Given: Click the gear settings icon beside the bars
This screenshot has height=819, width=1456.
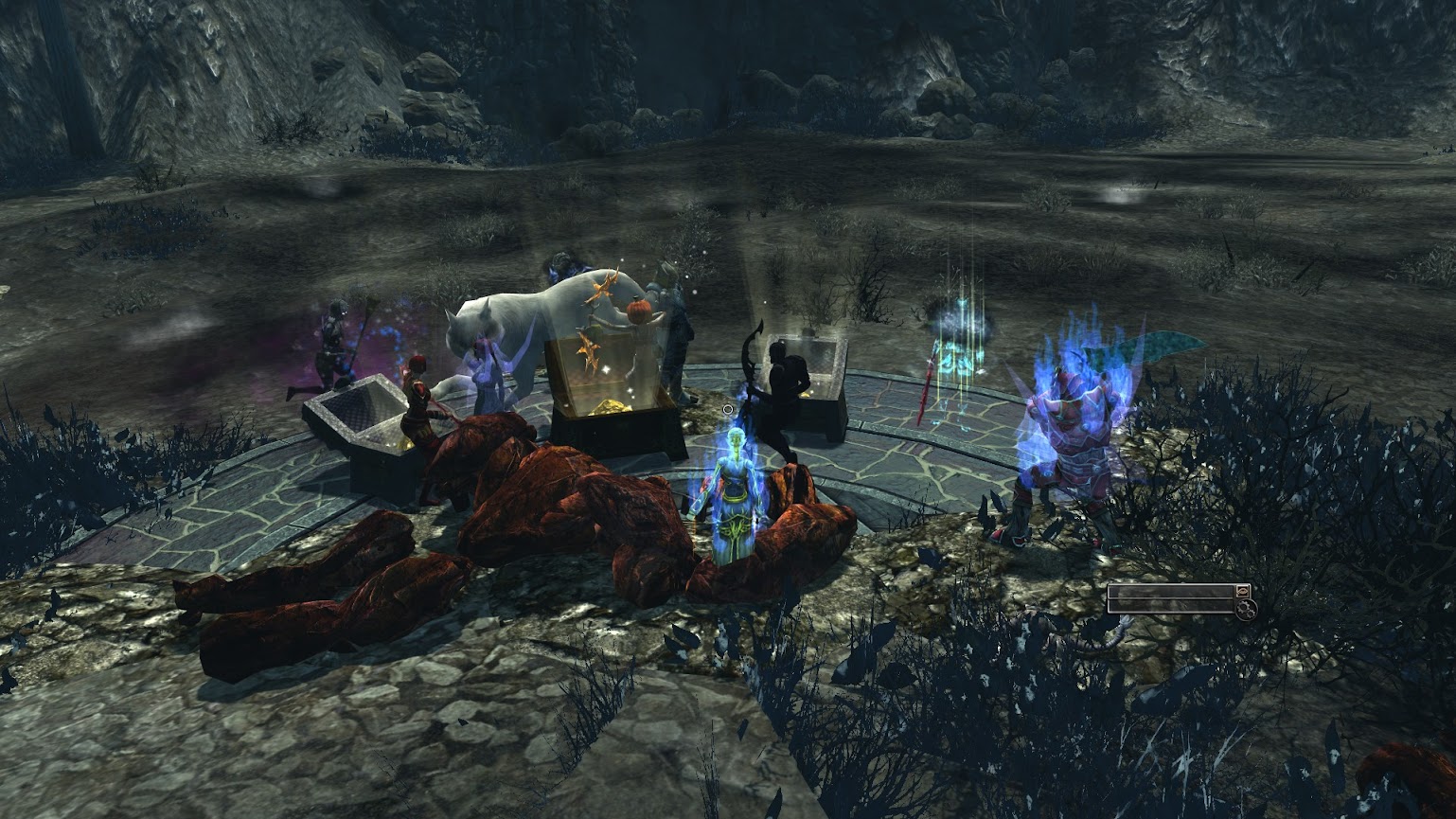Looking at the screenshot, I should point(1246,608).
